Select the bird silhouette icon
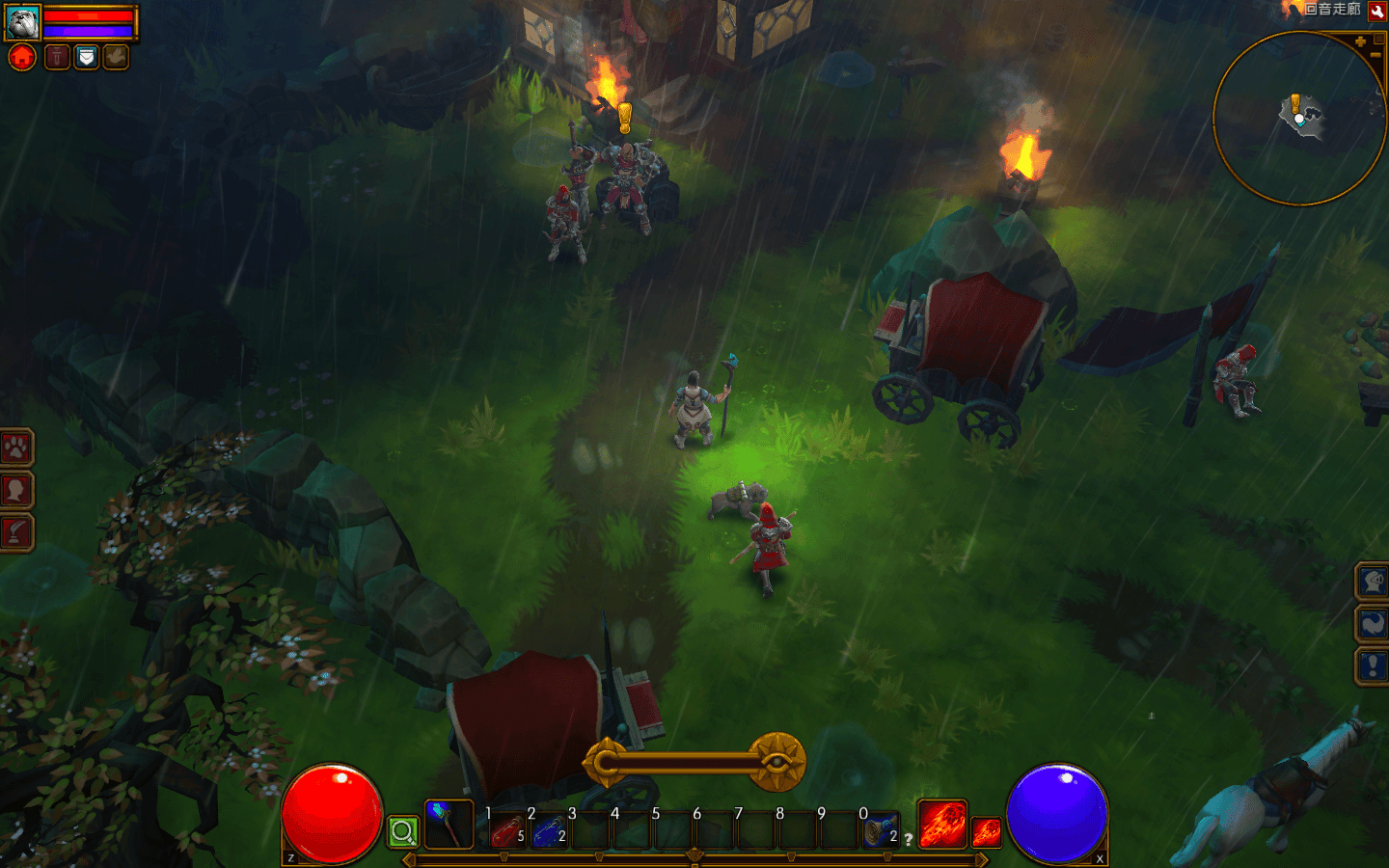This screenshot has width=1389, height=868. (116, 58)
